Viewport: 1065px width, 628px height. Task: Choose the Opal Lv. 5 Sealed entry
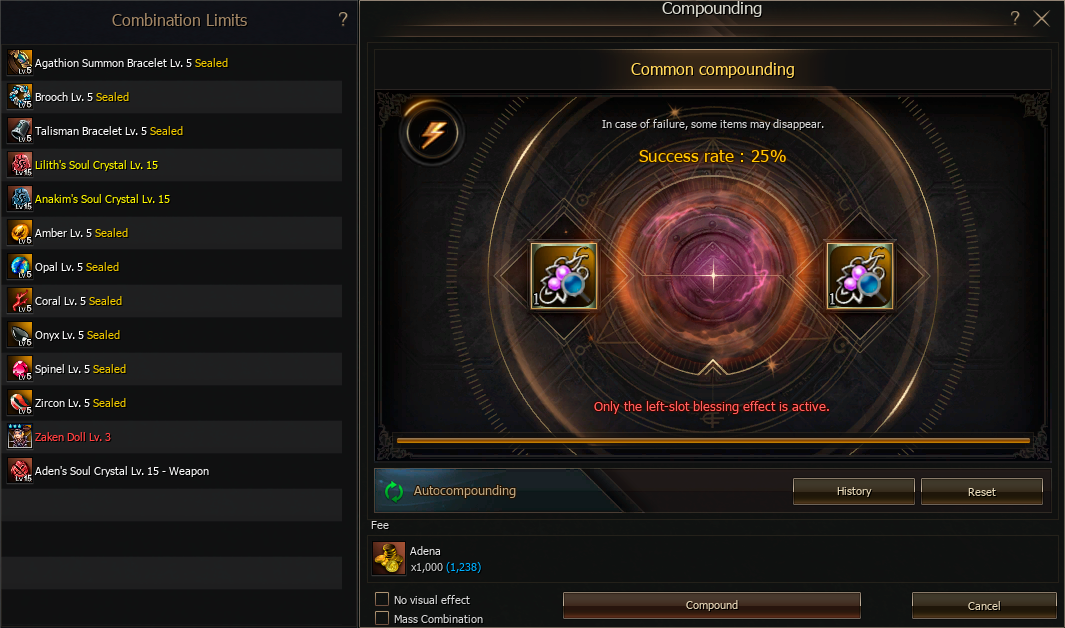pyautogui.click(x=76, y=267)
